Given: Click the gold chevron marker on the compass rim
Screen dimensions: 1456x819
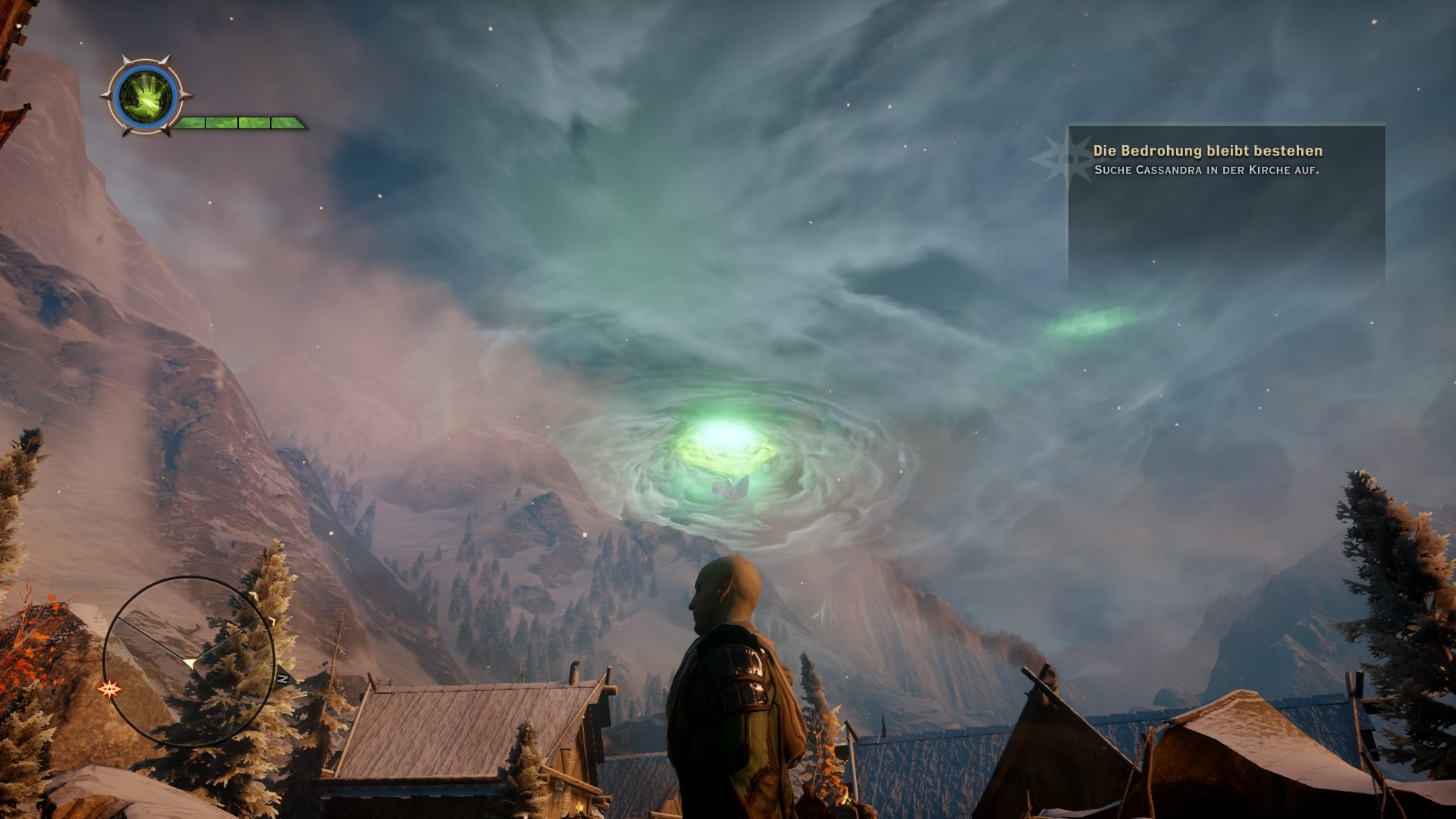Looking at the screenshot, I should pyautogui.click(x=255, y=595).
